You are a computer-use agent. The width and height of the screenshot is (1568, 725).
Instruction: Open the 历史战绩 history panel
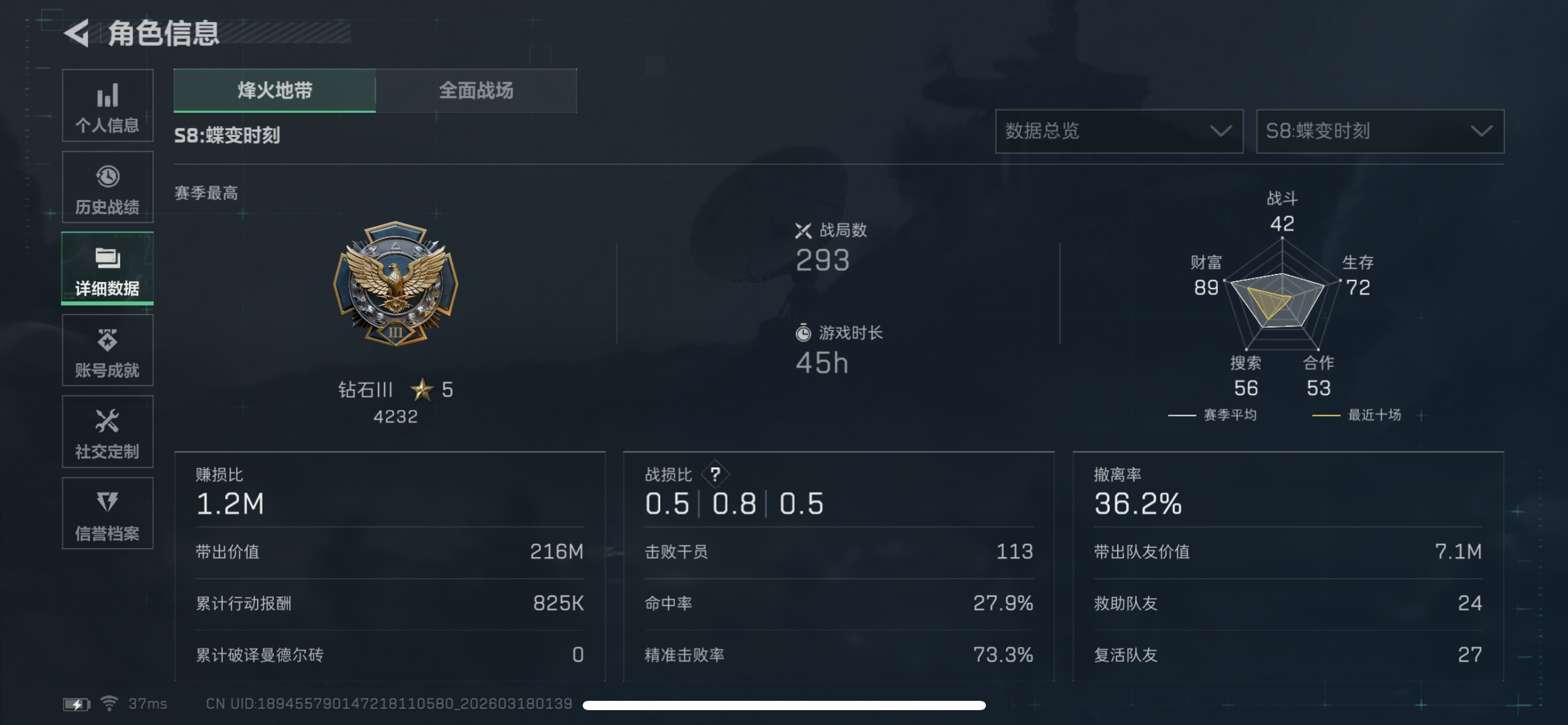(107, 187)
